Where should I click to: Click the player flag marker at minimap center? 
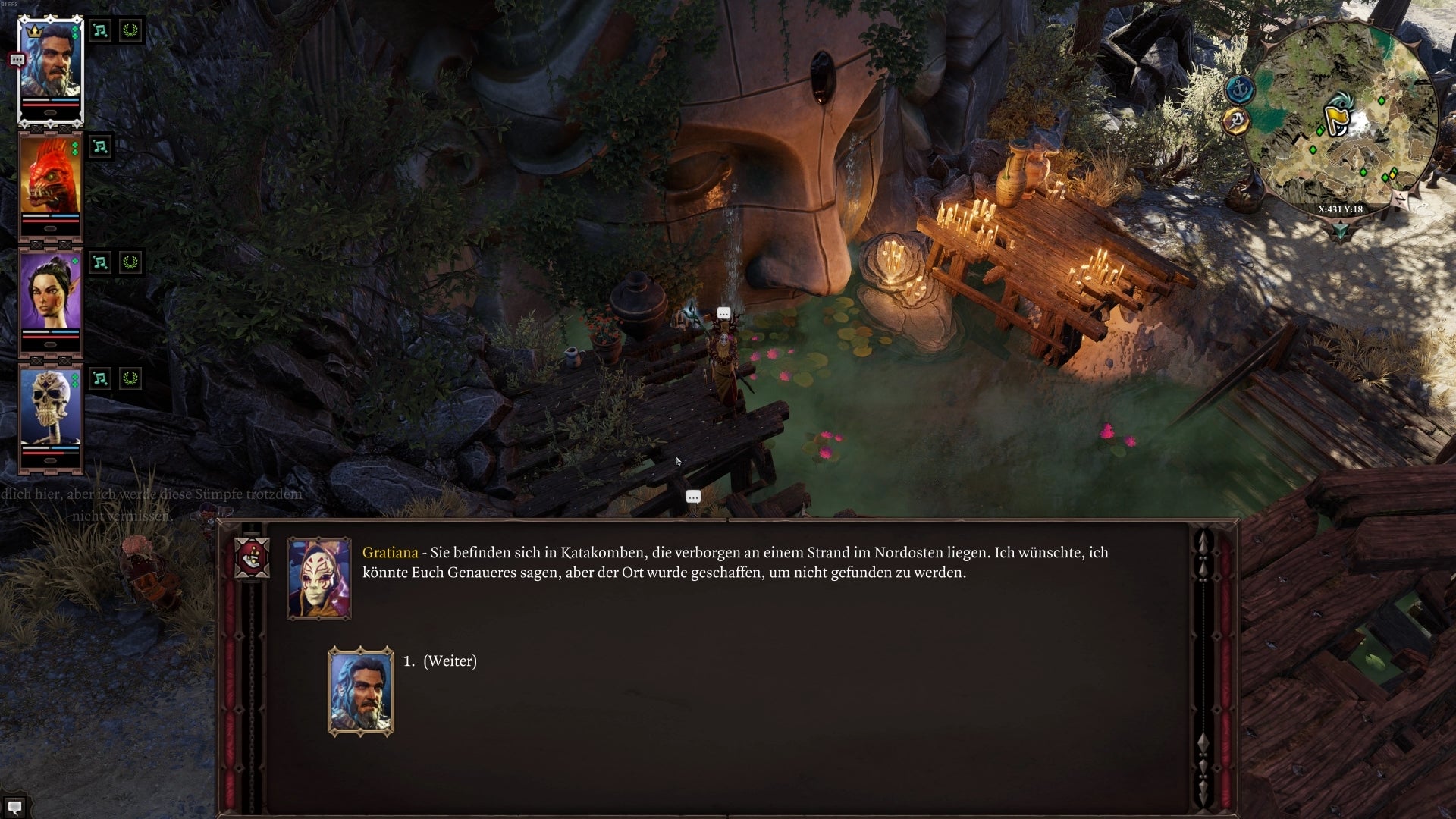[x=1338, y=115]
